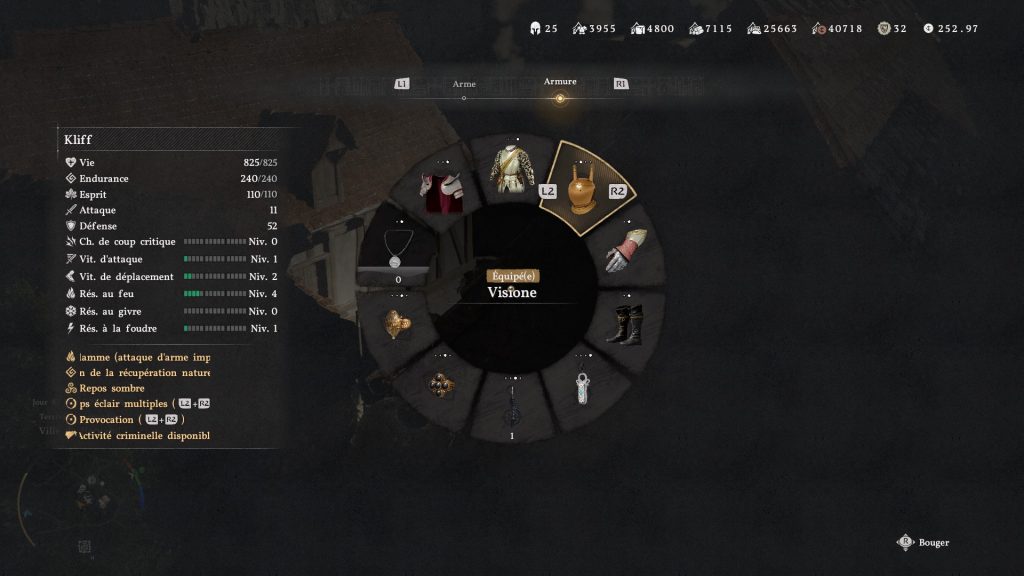Image resolution: width=1024 pixels, height=576 pixels.
Task: Choose the black leather boots slot
Action: (629, 325)
